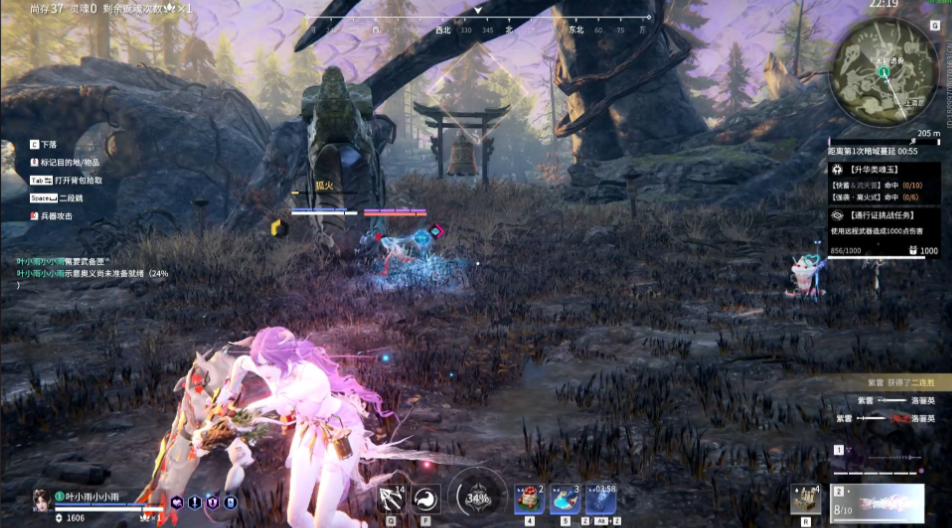Select the blue item on cooldown
The width and height of the screenshot is (952, 528).
(x=602, y=498)
